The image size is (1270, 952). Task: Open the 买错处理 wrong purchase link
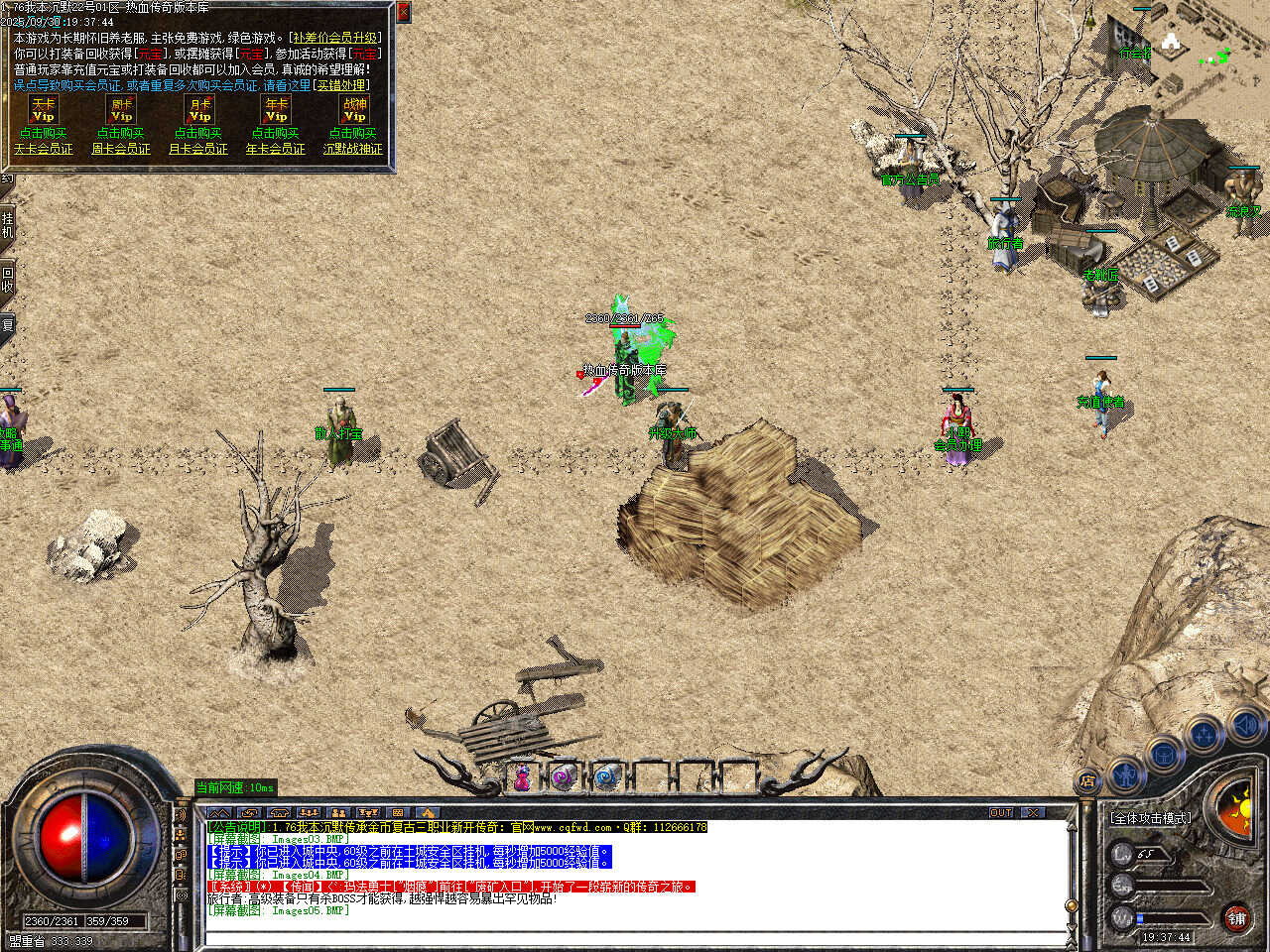click(x=340, y=86)
